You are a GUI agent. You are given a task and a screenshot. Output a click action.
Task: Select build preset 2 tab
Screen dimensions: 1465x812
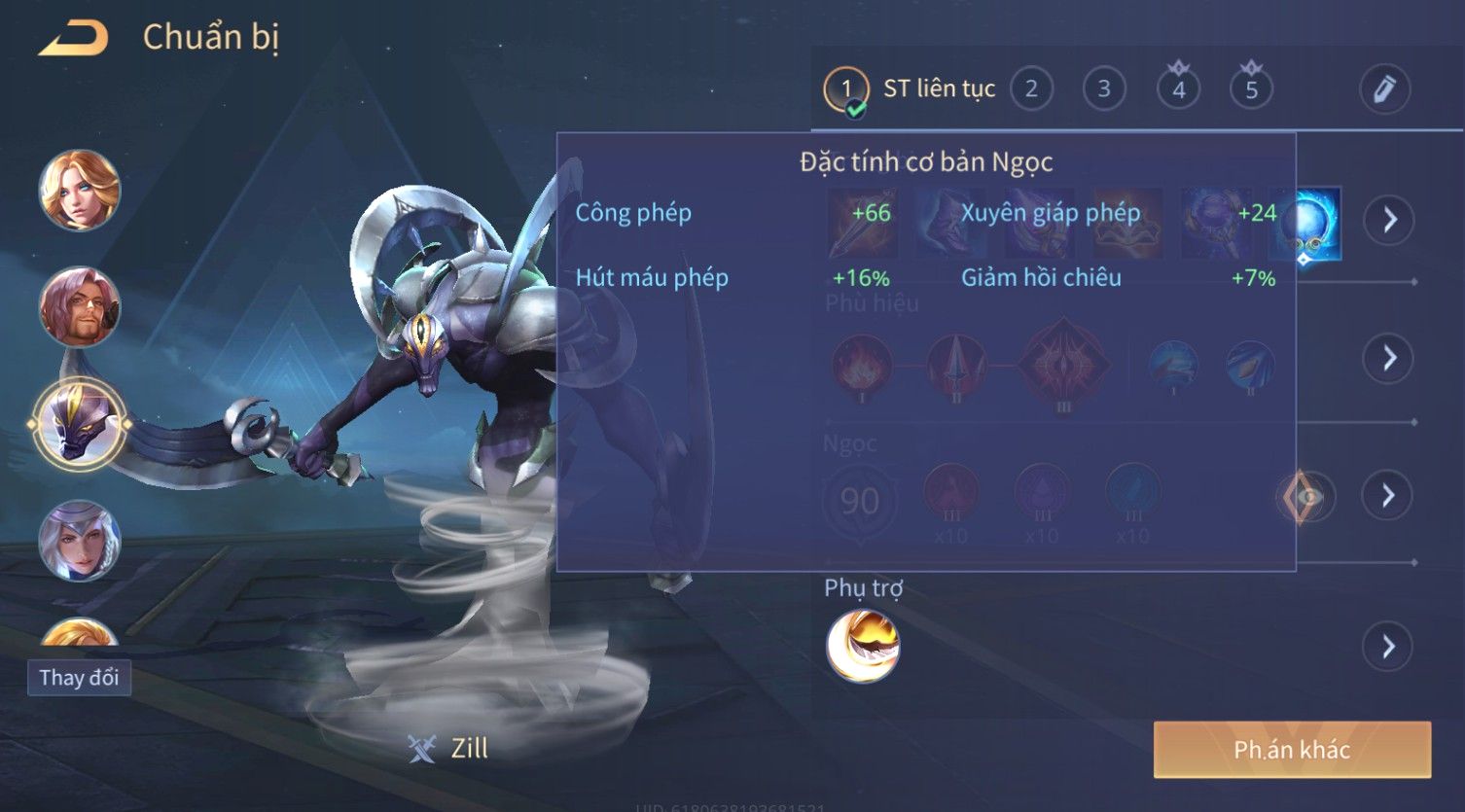[1031, 89]
